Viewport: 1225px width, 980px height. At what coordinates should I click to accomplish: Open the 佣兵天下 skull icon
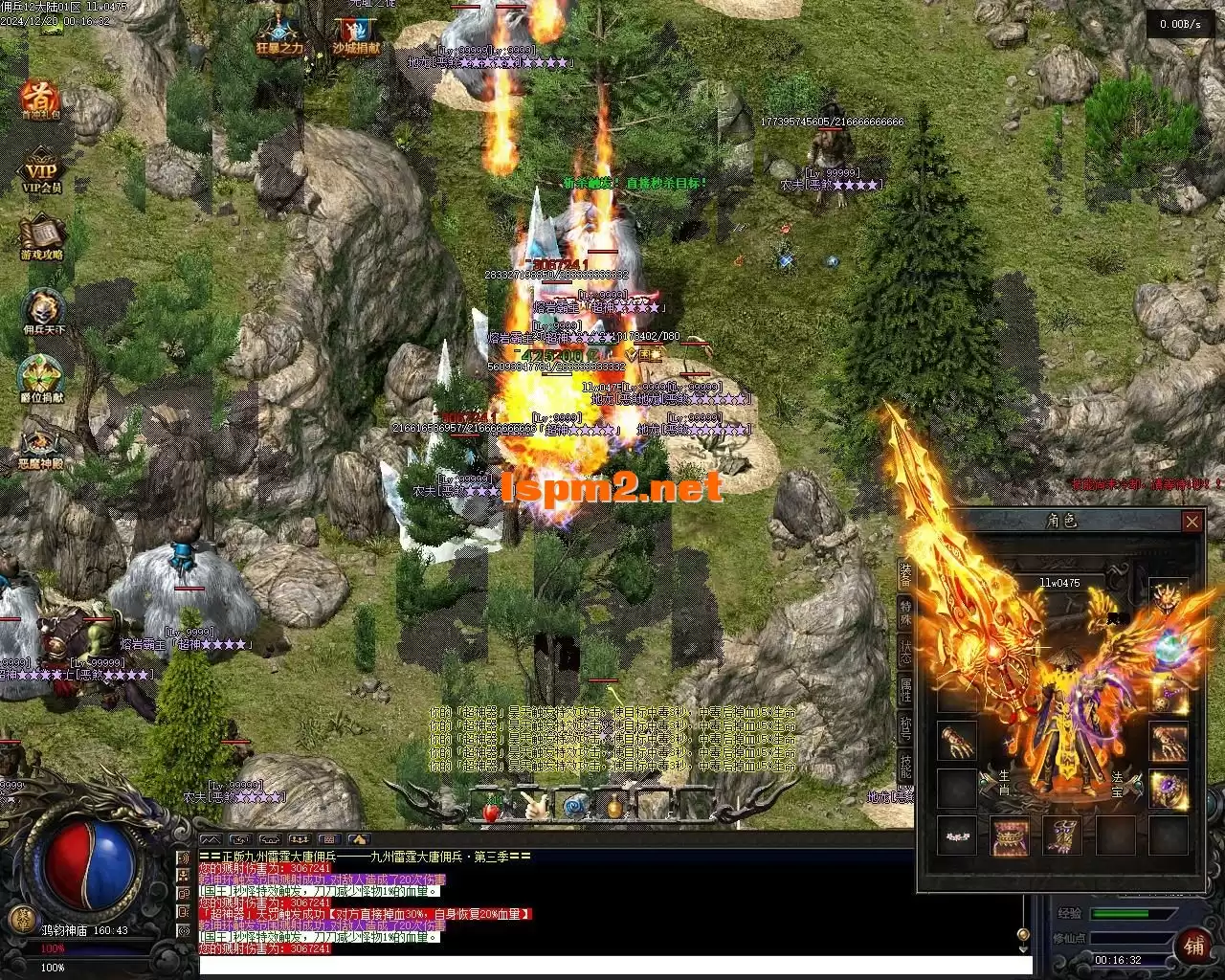point(41,309)
